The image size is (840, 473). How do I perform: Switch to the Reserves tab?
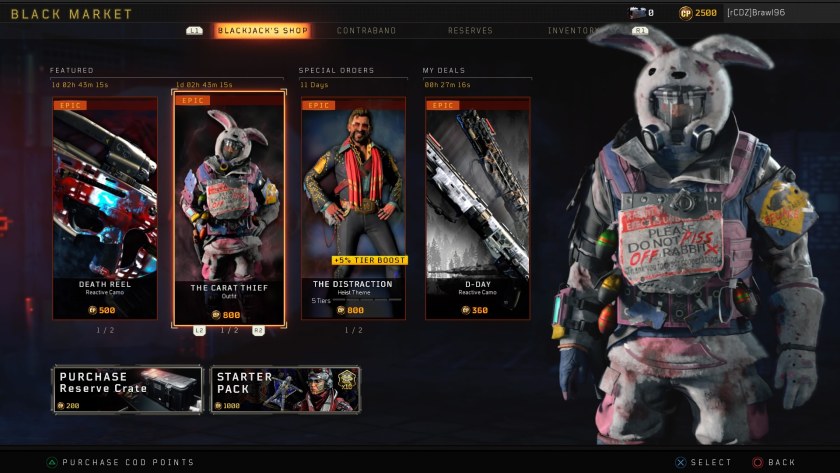pyautogui.click(x=470, y=31)
